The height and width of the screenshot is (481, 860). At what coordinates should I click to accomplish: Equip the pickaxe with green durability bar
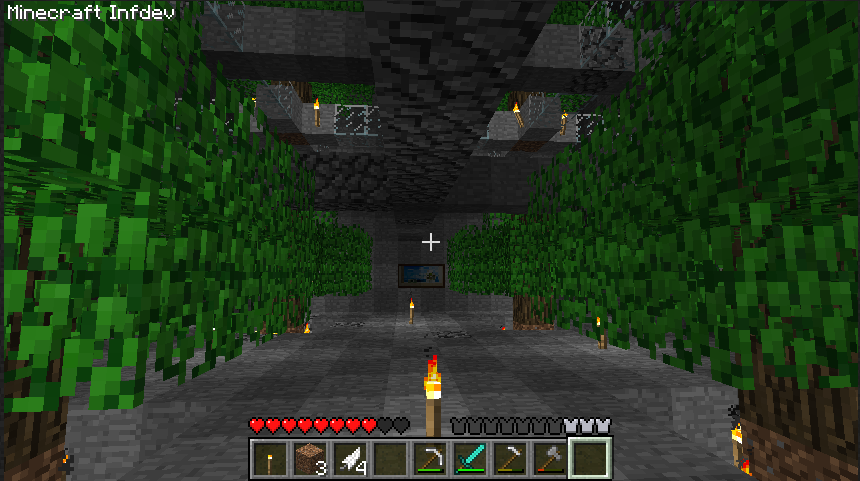coord(429,459)
